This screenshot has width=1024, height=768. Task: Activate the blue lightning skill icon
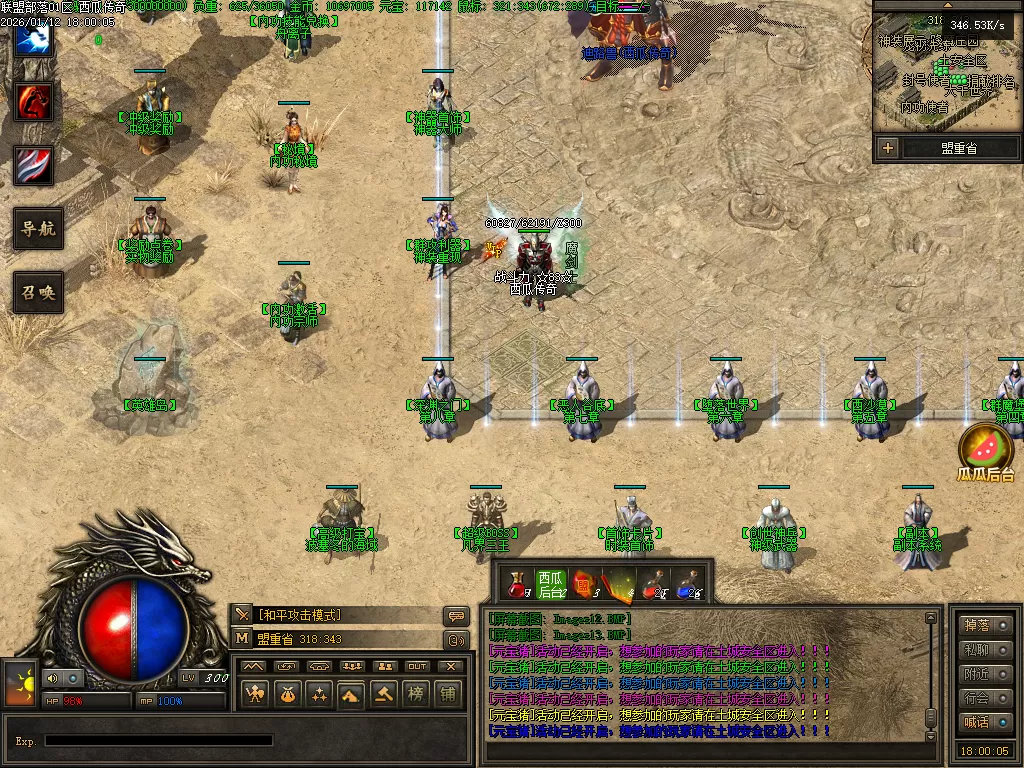pyautogui.click(x=34, y=38)
